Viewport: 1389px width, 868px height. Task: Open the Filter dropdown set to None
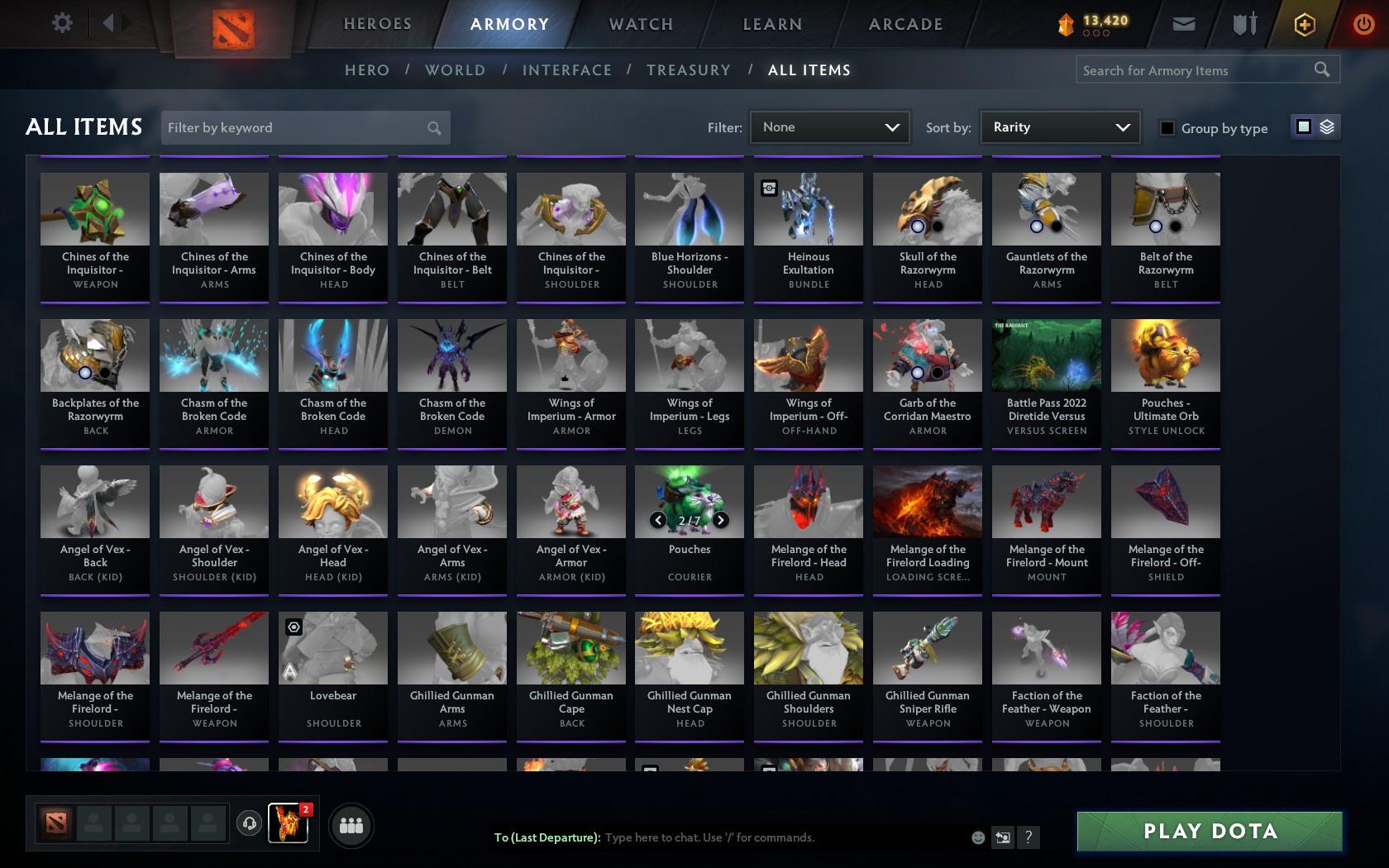tap(829, 127)
